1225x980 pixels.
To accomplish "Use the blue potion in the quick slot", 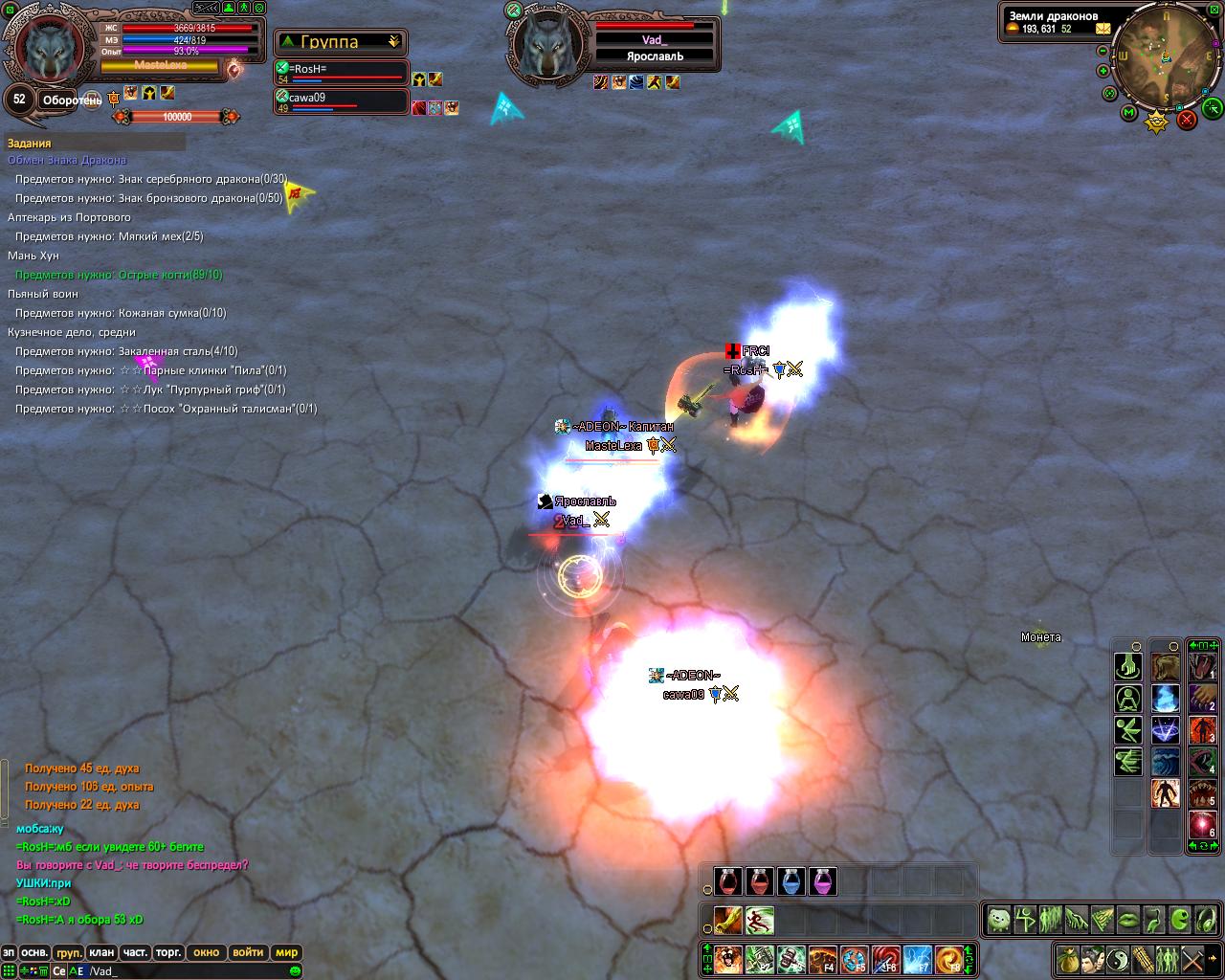I will 791,881.
